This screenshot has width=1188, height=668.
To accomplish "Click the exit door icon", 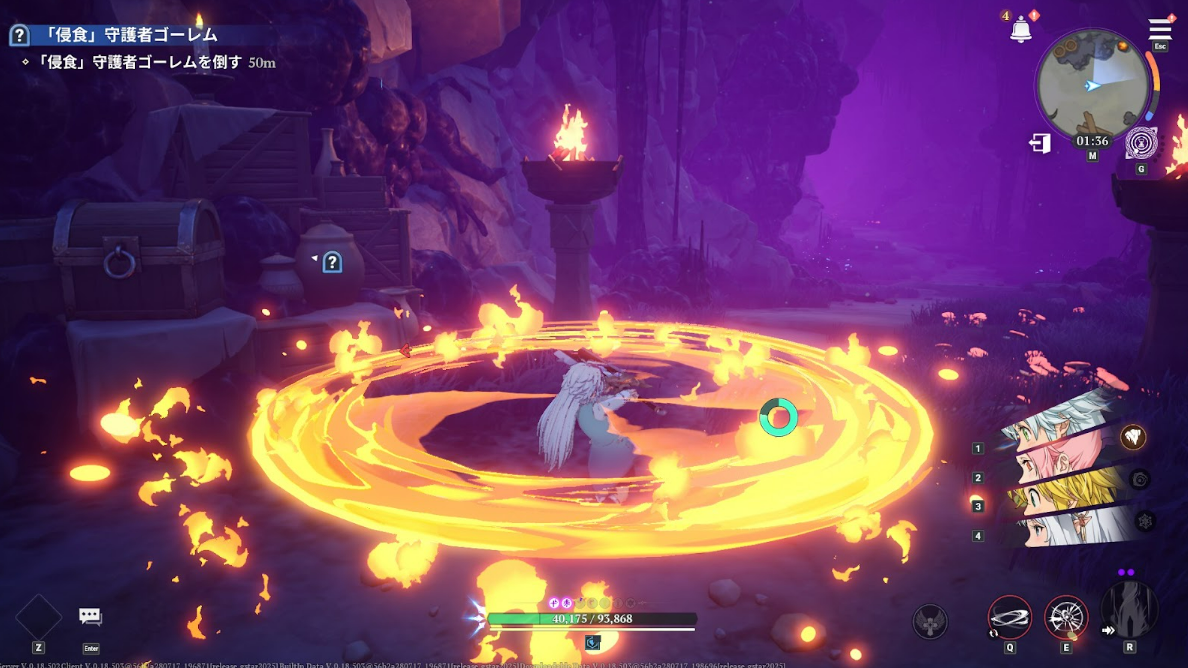I will [1040, 144].
